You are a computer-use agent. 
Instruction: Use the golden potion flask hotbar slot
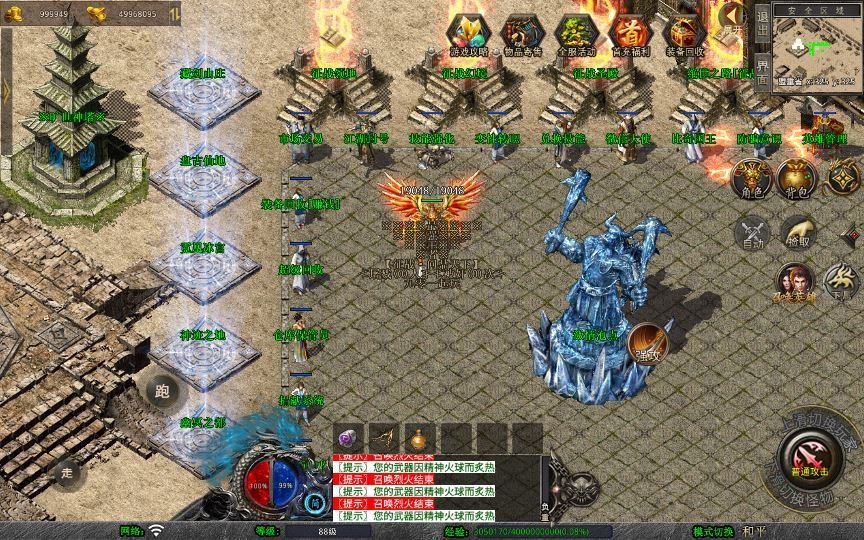tap(417, 438)
